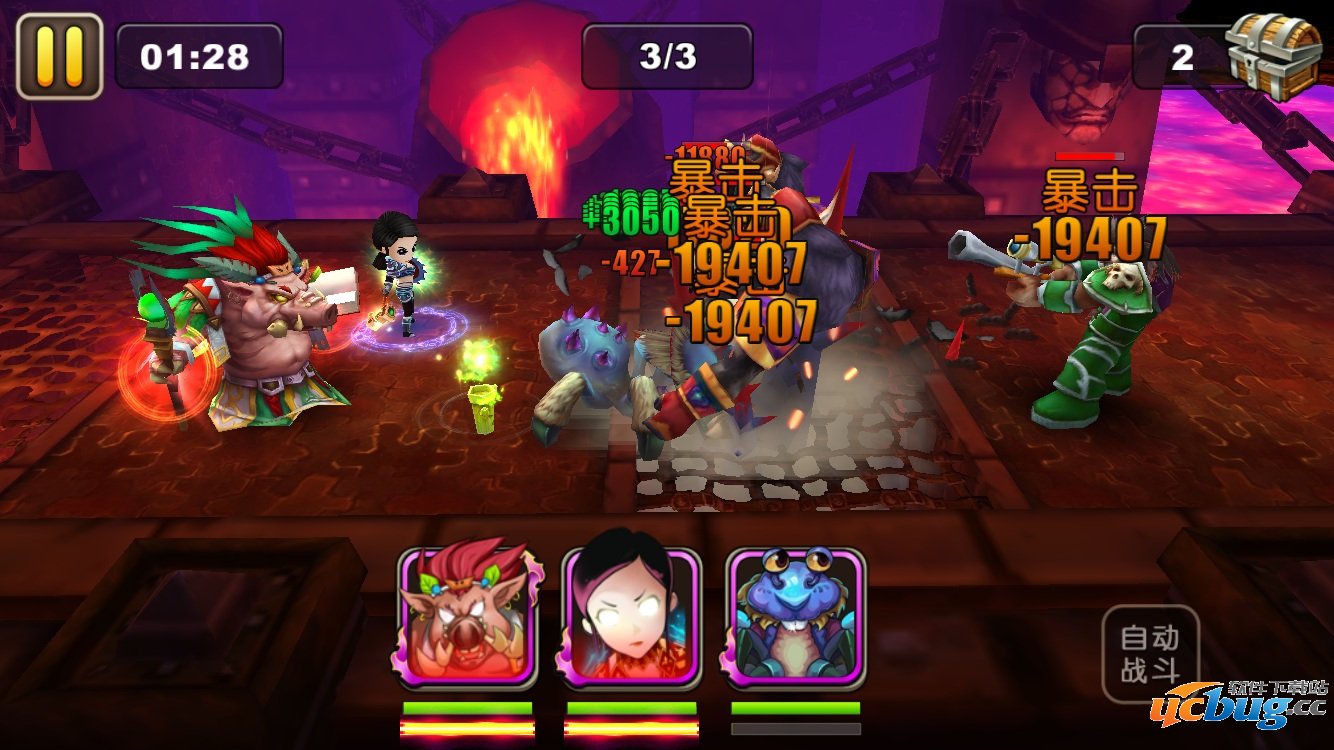Toggle the 自动战斗 auto-battle button
The height and width of the screenshot is (750, 1334).
(1150, 653)
